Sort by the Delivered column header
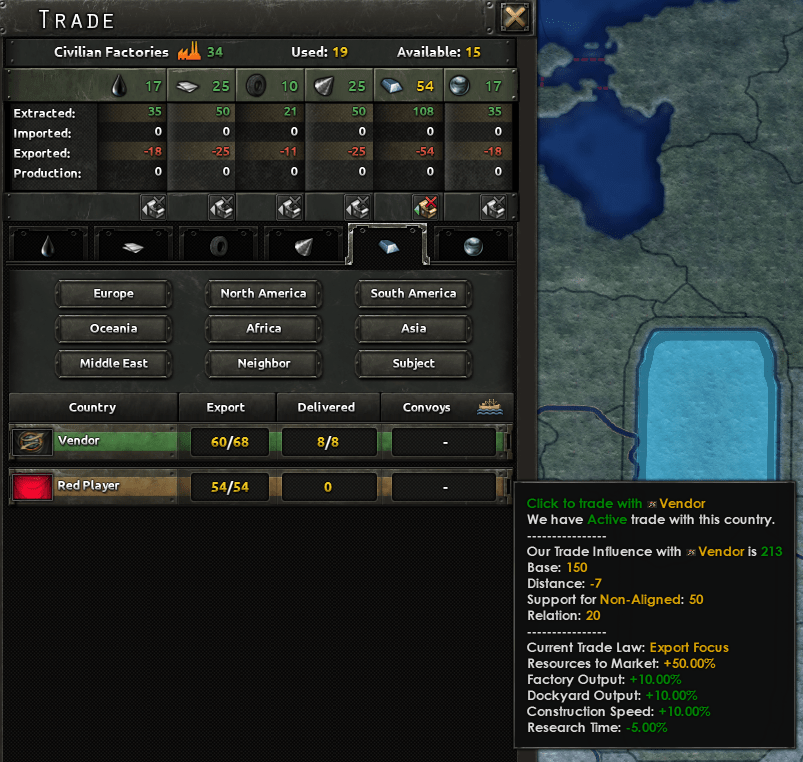Viewport: 803px width, 762px height. coord(326,408)
